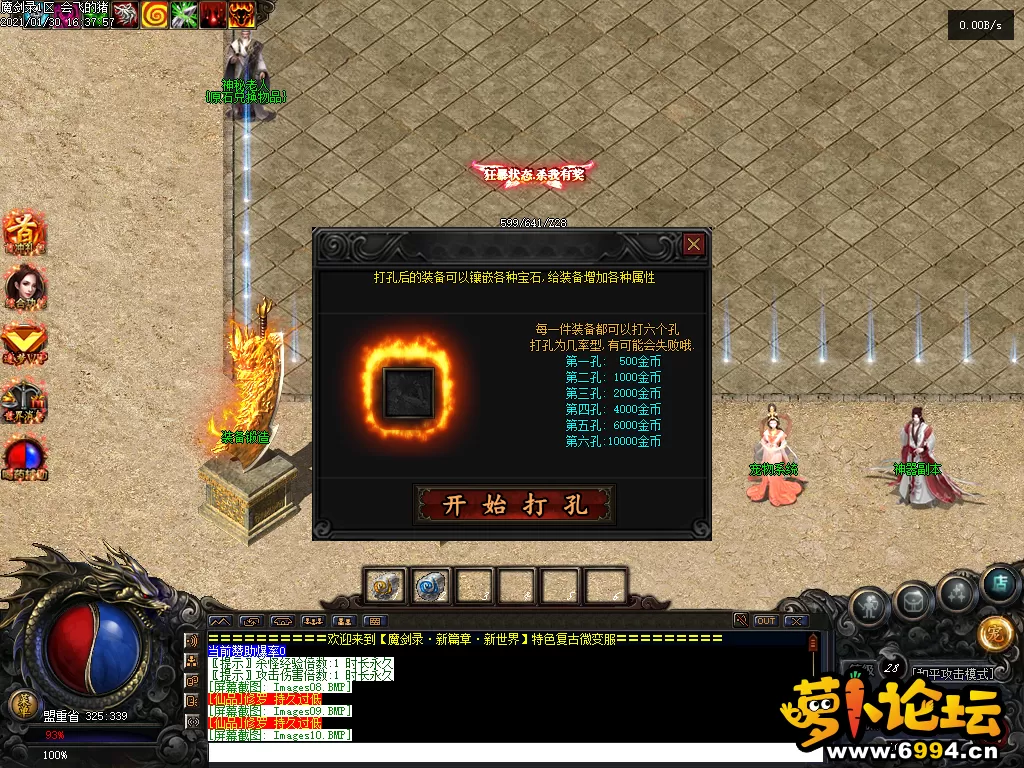Viewport: 1024px width, 768px height.
Task: Open the gold VIP diamond icon
Action: (x=24, y=342)
